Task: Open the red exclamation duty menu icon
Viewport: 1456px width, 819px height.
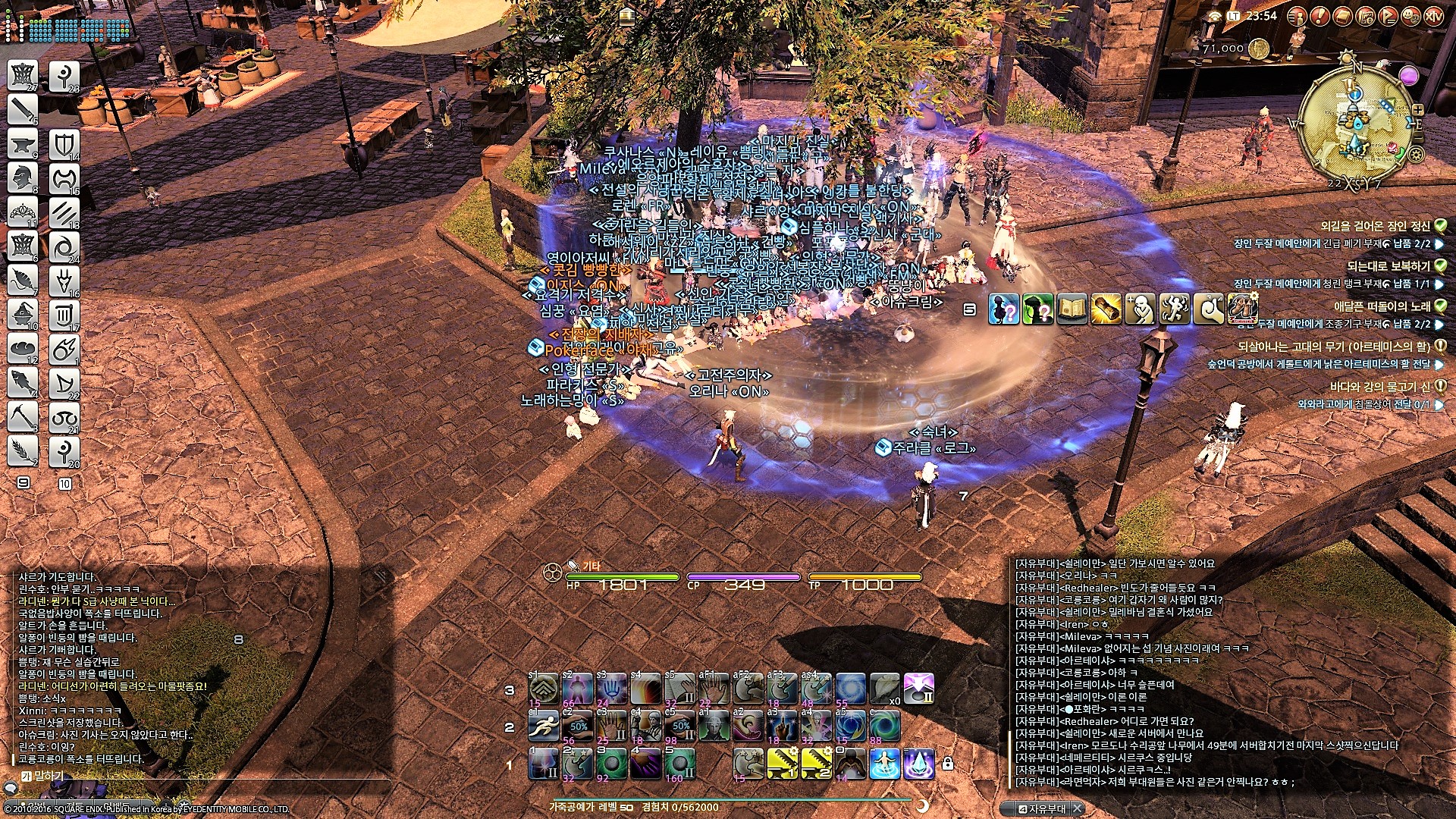Action: [x=1319, y=16]
